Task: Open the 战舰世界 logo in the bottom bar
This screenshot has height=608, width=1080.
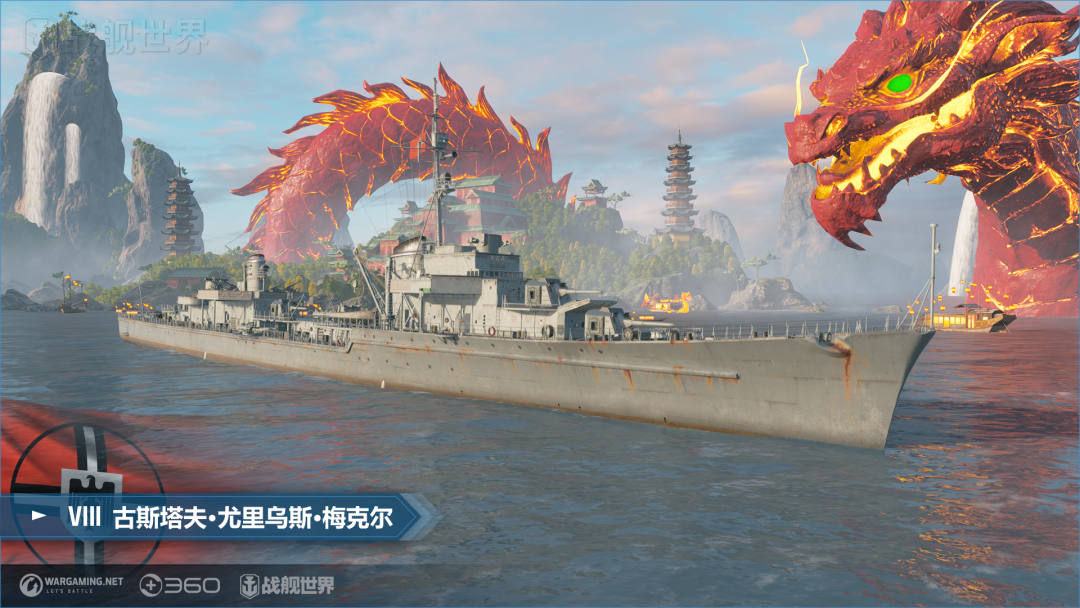Action: [287, 585]
